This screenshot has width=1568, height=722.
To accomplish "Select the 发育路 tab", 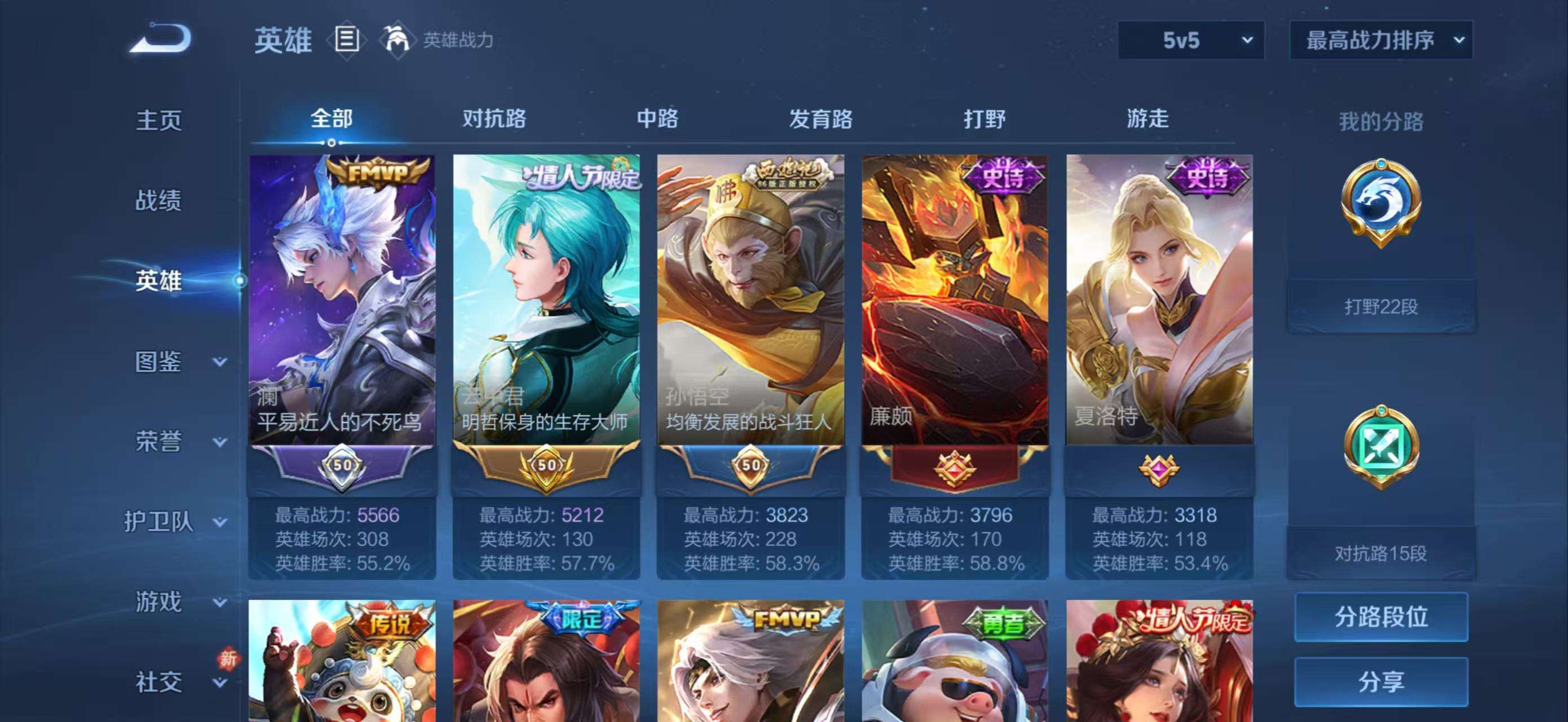I will coord(820,120).
